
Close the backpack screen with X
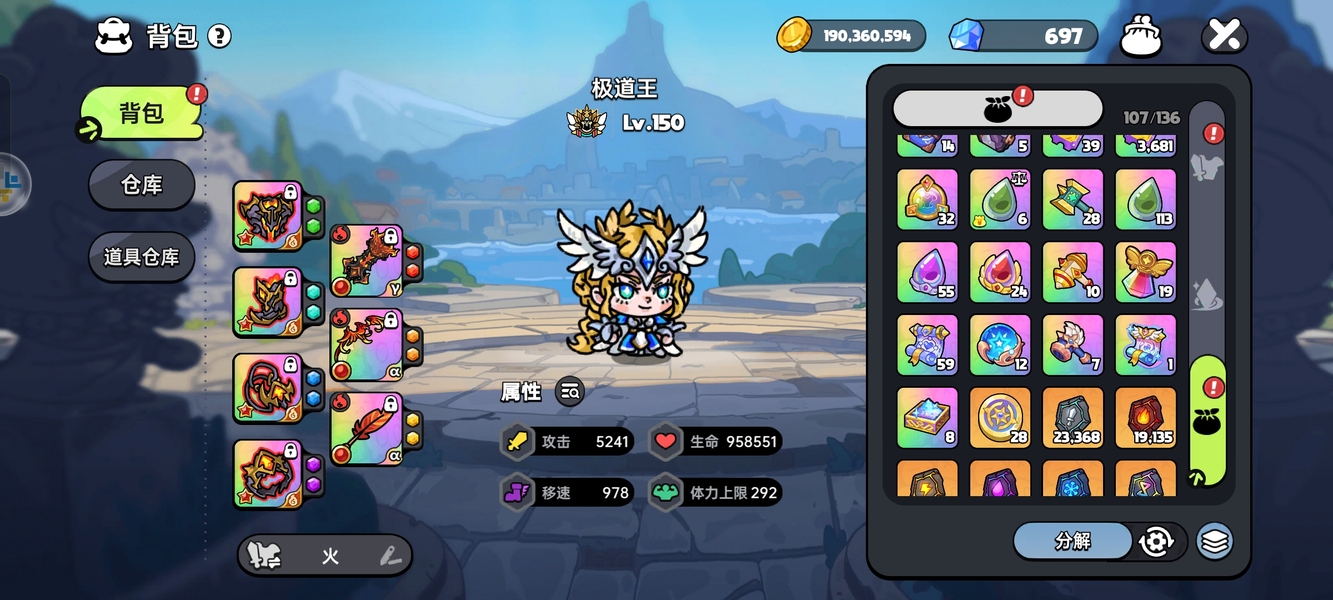1224,36
